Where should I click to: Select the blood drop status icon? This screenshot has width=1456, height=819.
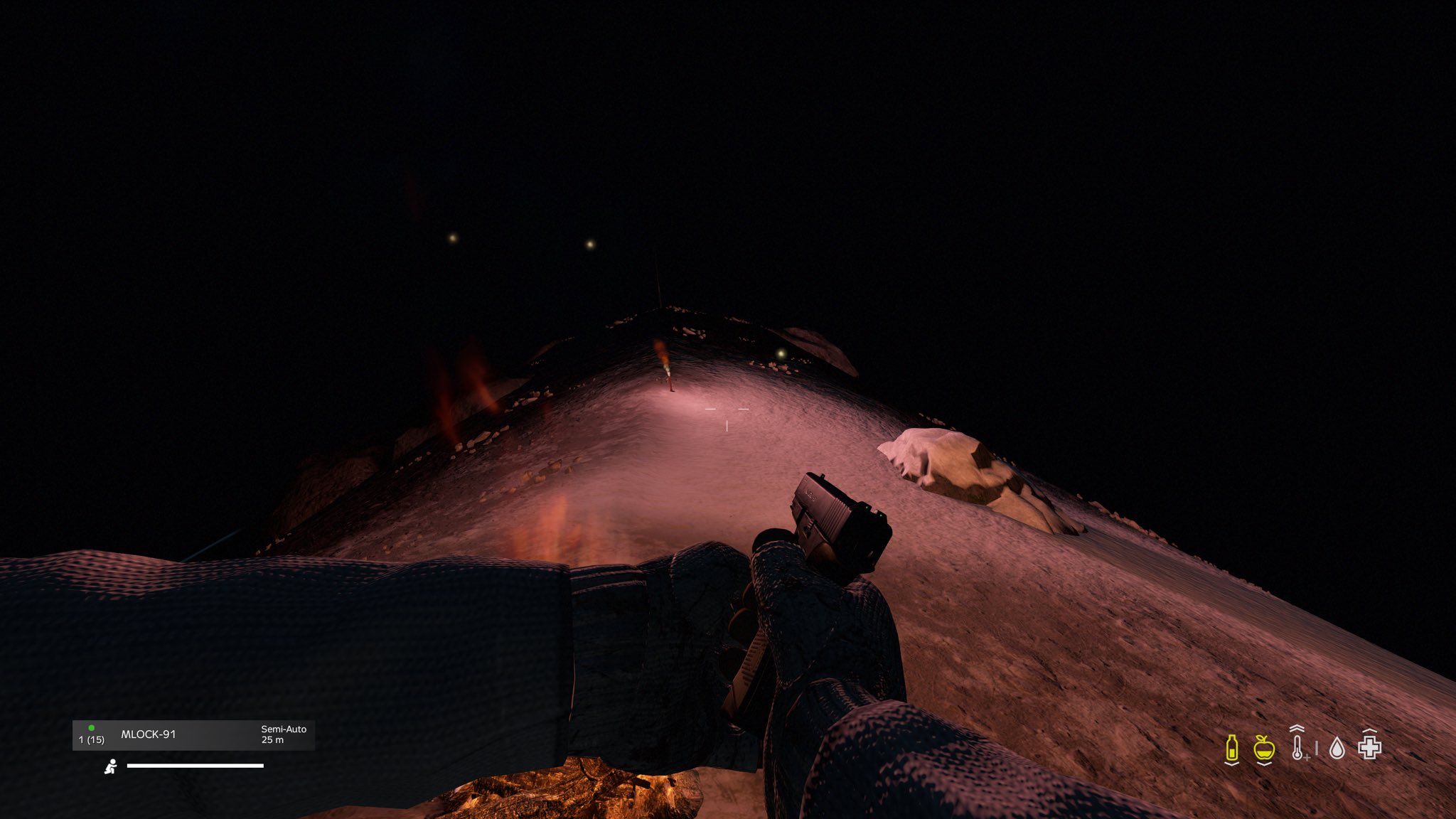tap(1337, 749)
